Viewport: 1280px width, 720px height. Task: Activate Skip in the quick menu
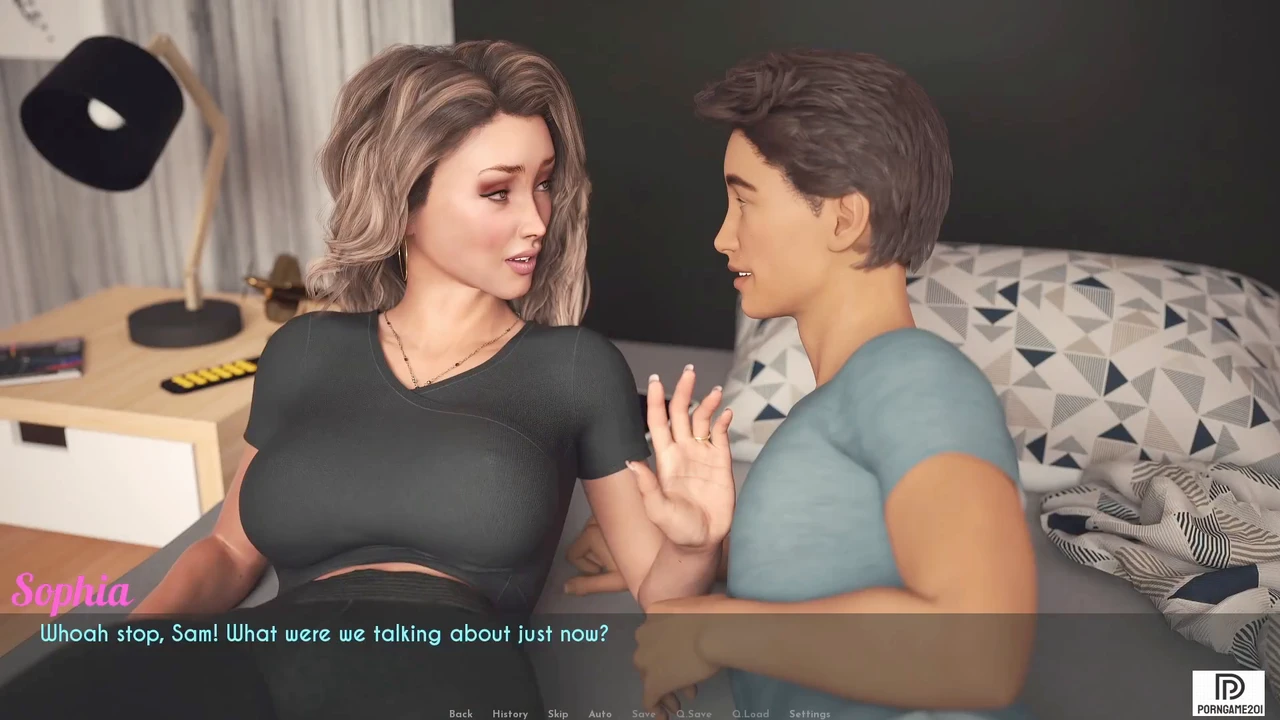point(558,713)
